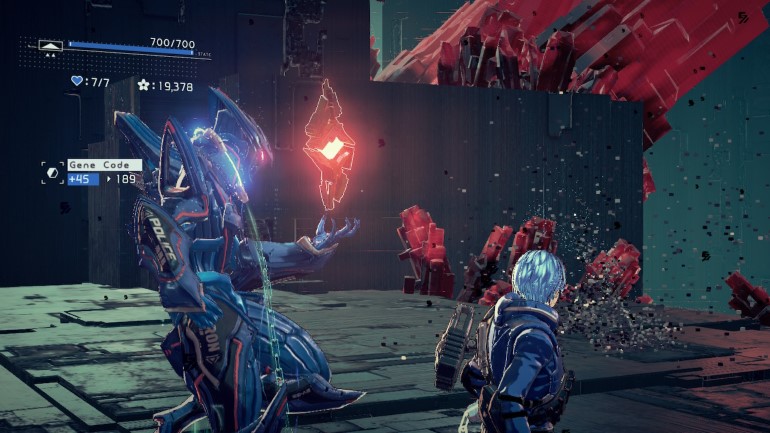Select the emblem icon beside the health bar

pos(50,45)
